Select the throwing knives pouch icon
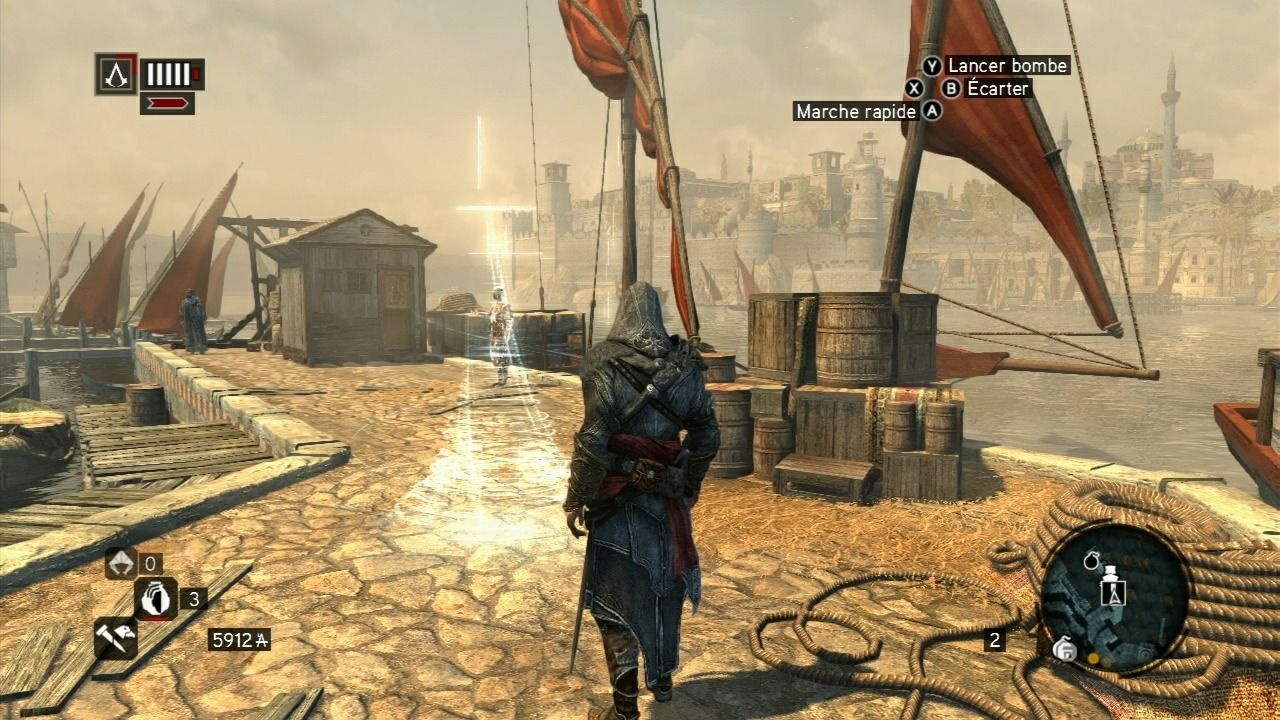Image resolution: width=1280 pixels, height=720 pixels. pyautogui.click(x=121, y=562)
